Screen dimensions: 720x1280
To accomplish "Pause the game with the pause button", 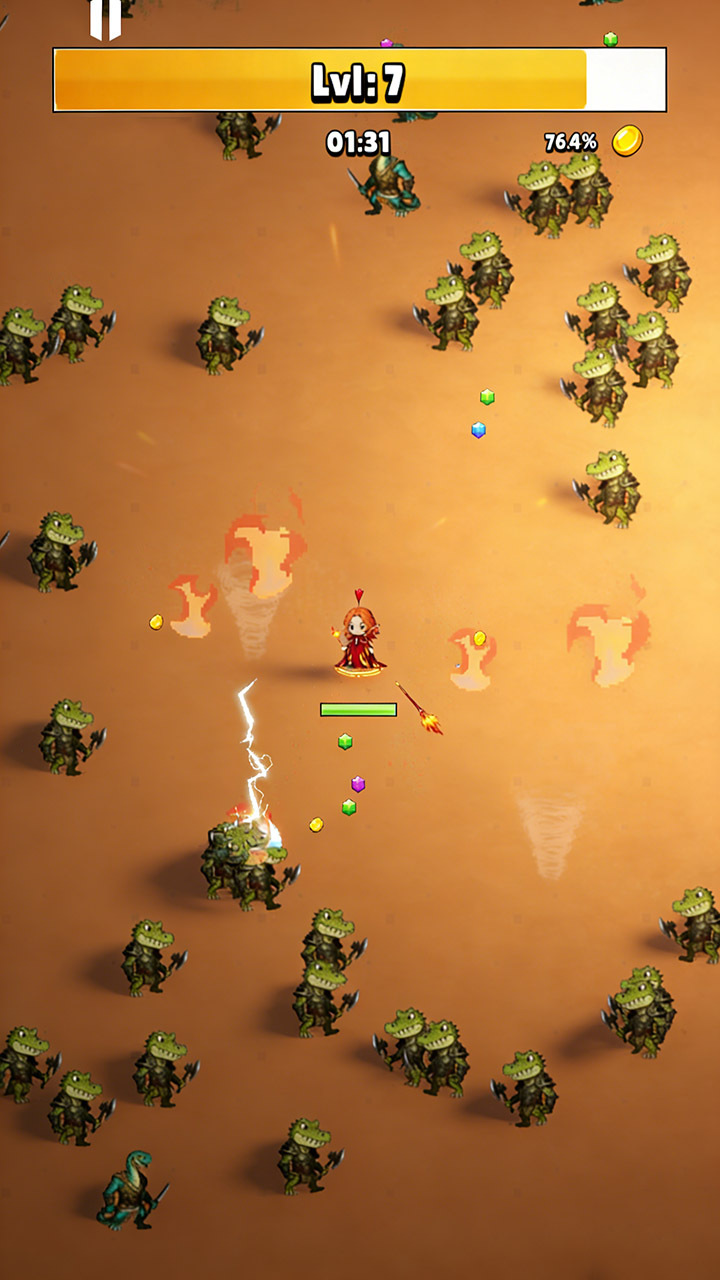I will 105,18.
